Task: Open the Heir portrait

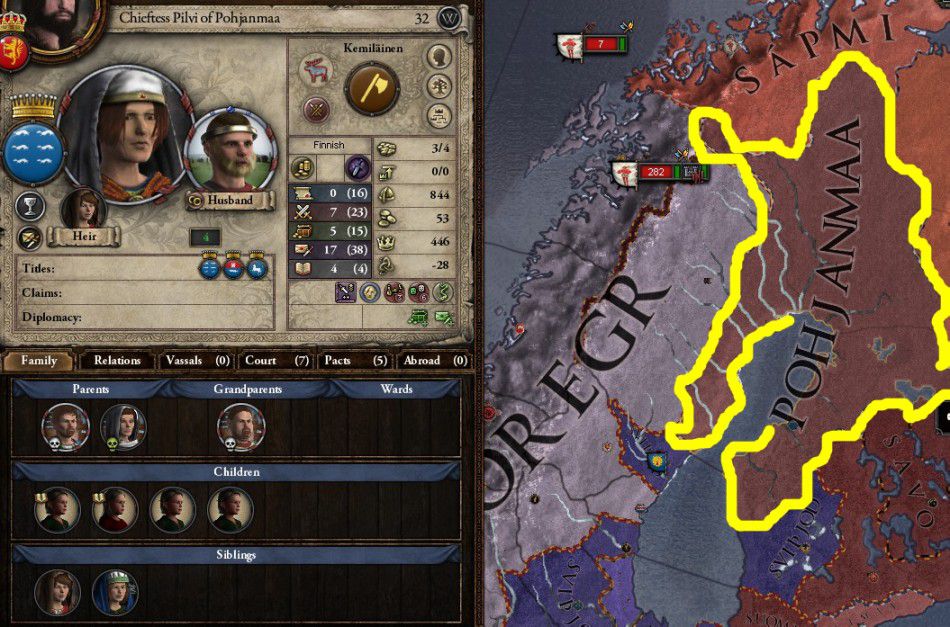Action: (84, 210)
